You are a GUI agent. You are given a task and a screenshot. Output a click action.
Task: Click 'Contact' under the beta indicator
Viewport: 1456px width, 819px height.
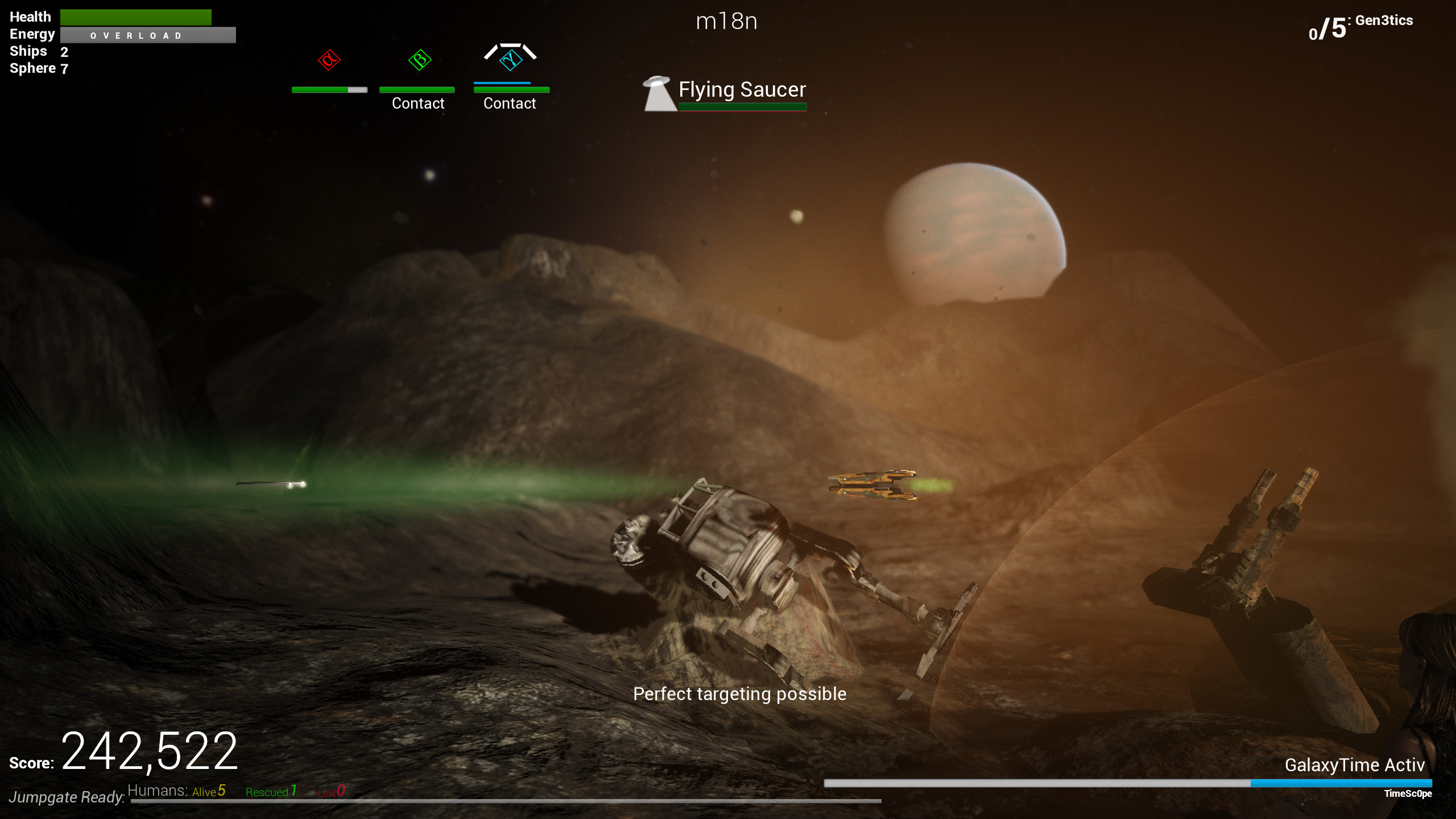418,103
